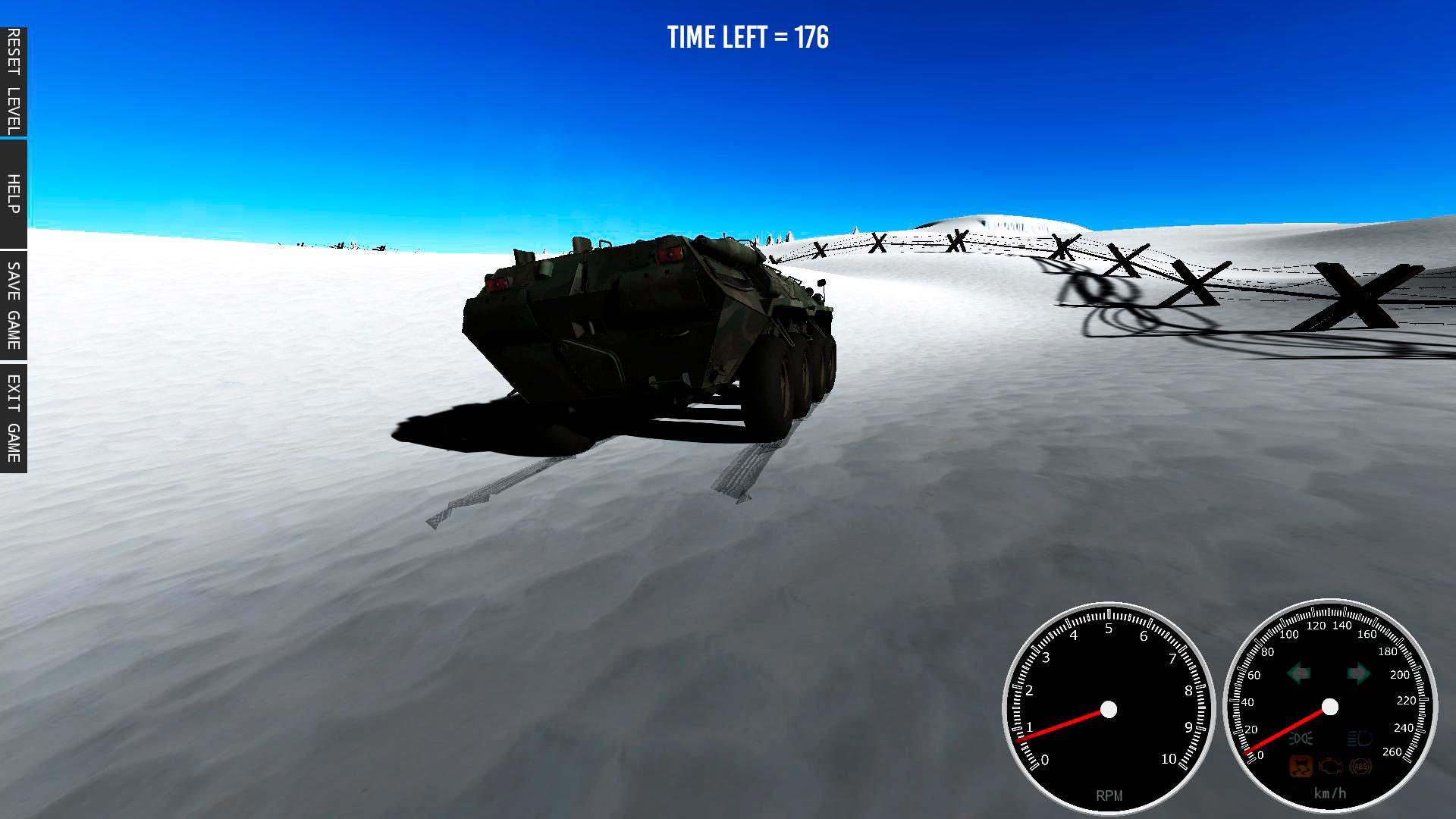1456x819 pixels.
Task: Click the SAVE GAME button
Action: (12, 306)
